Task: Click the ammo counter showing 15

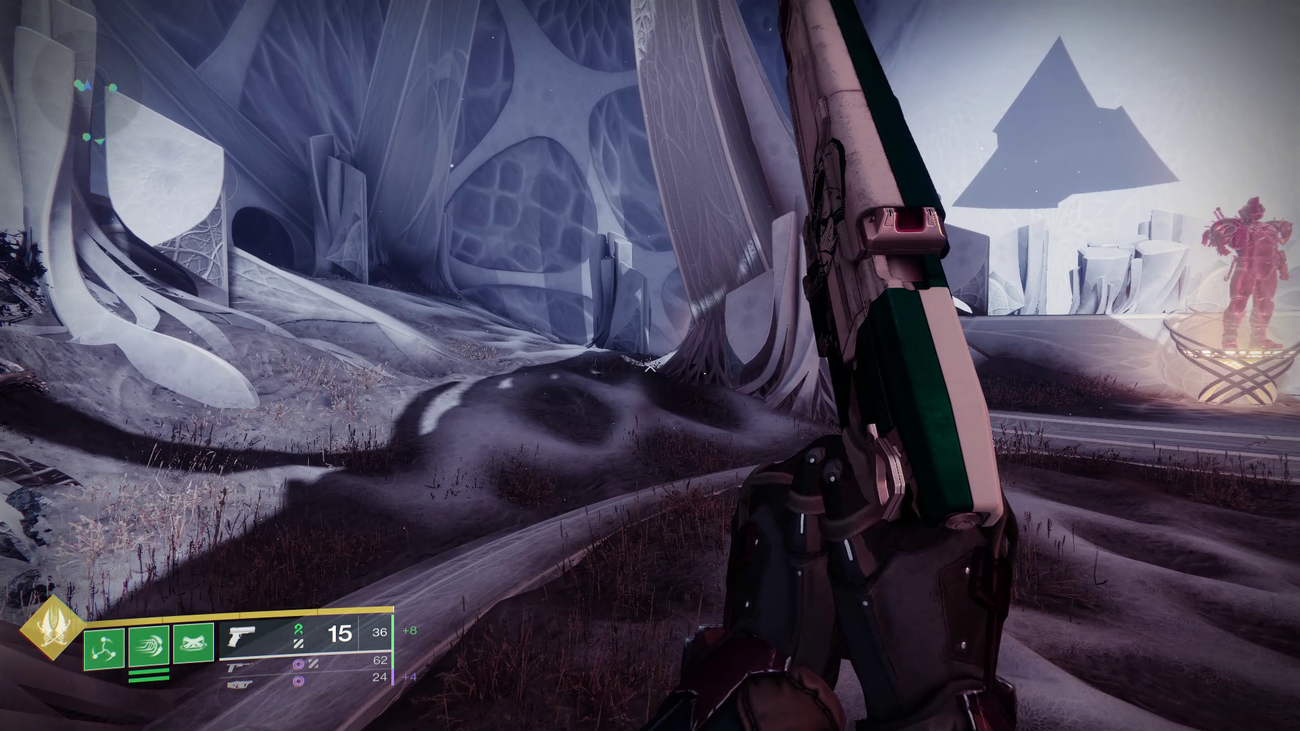Action: 339,635
